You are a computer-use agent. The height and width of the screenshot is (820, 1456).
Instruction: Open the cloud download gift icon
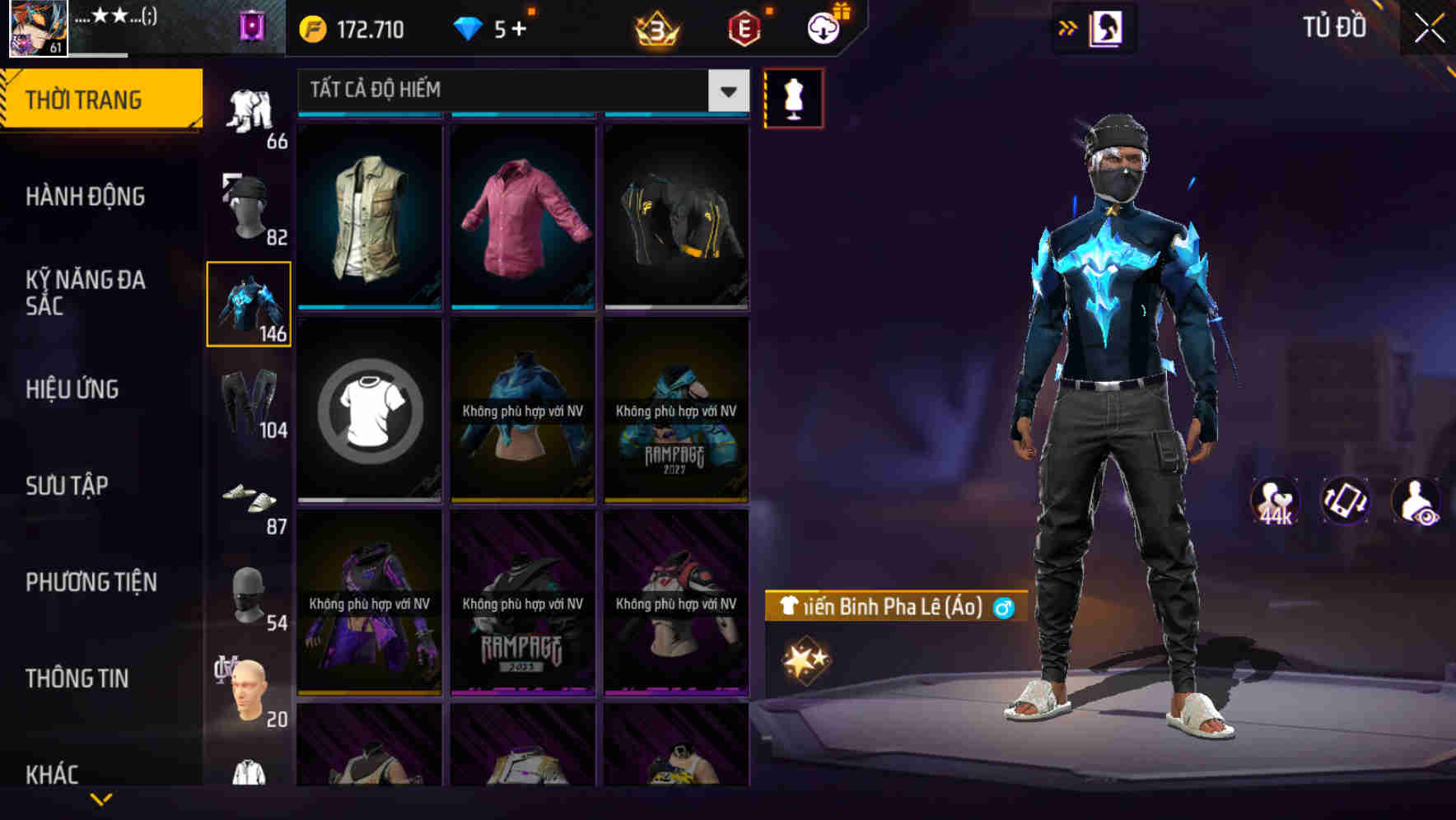(x=823, y=27)
